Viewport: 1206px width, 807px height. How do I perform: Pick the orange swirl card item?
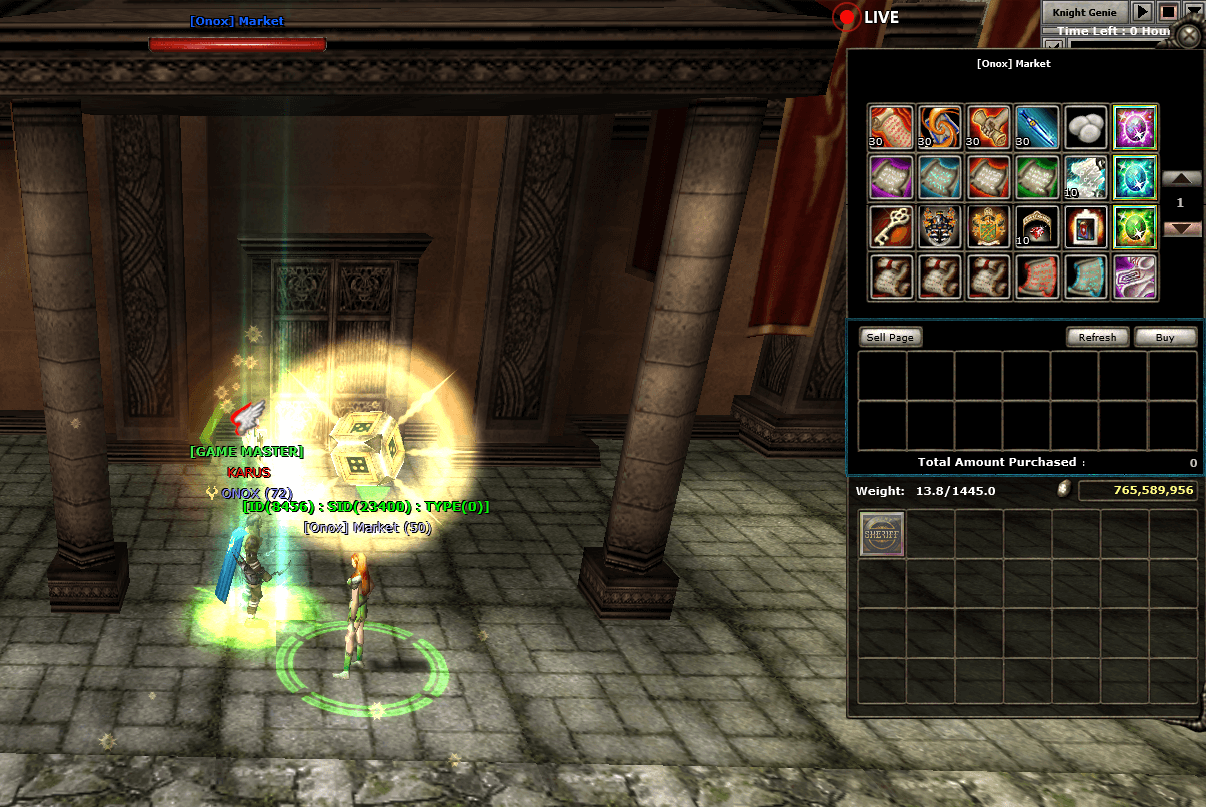coord(939,127)
